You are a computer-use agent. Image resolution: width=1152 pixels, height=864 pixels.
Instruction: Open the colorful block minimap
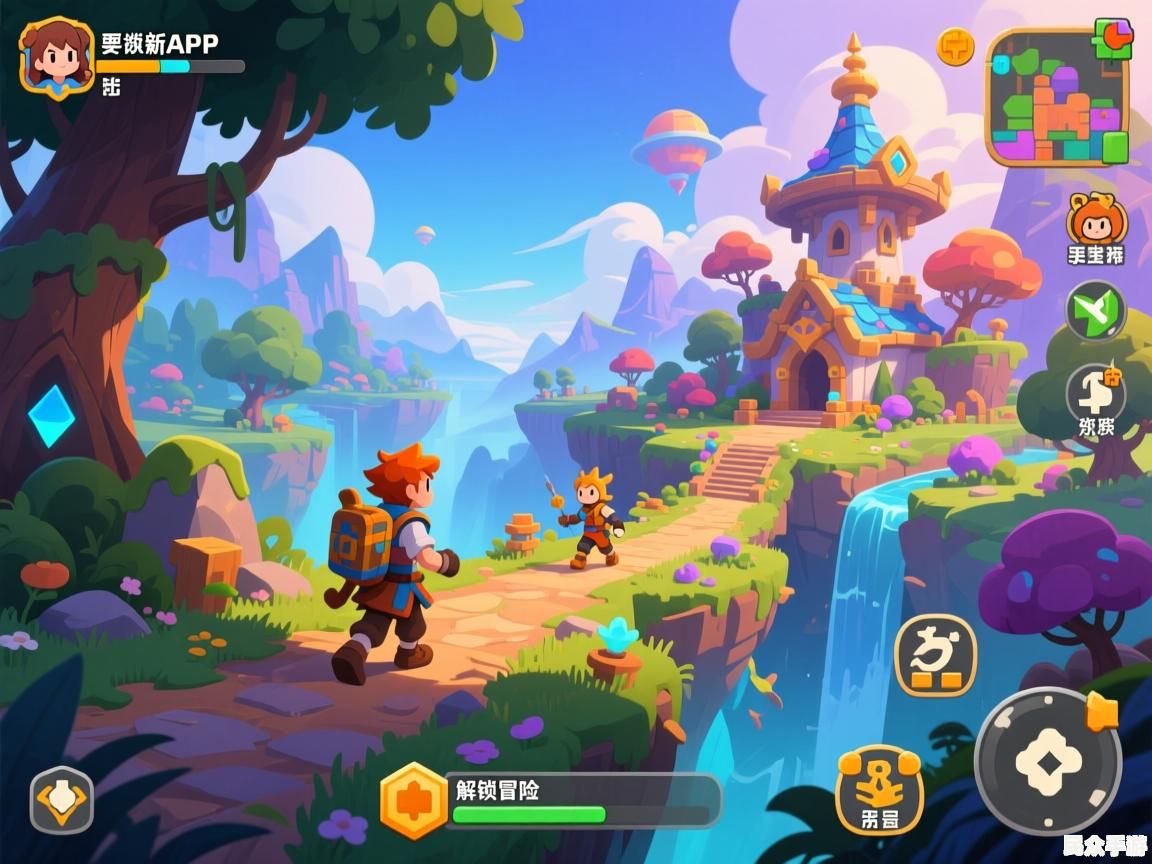pos(1057,98)
